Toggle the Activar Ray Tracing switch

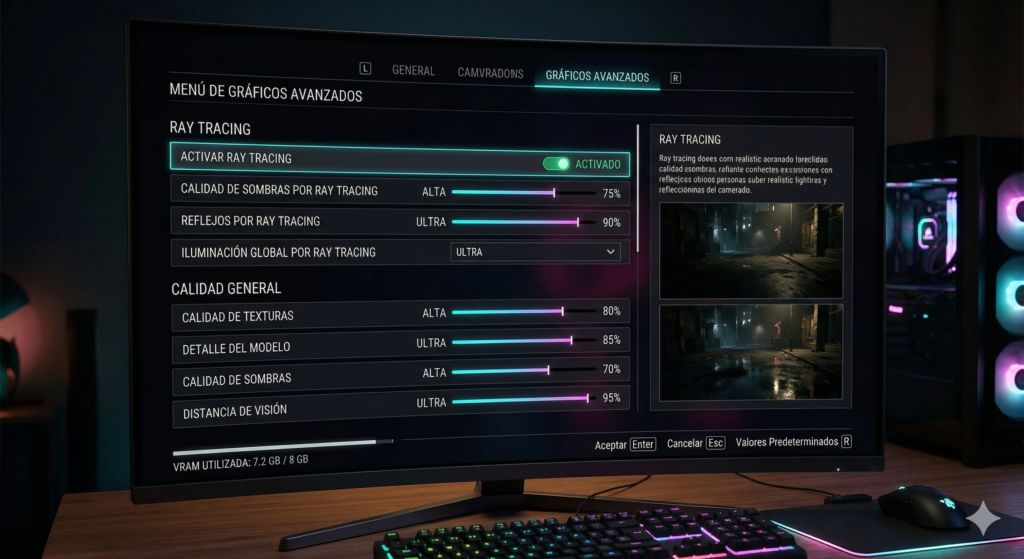point(556,163)
